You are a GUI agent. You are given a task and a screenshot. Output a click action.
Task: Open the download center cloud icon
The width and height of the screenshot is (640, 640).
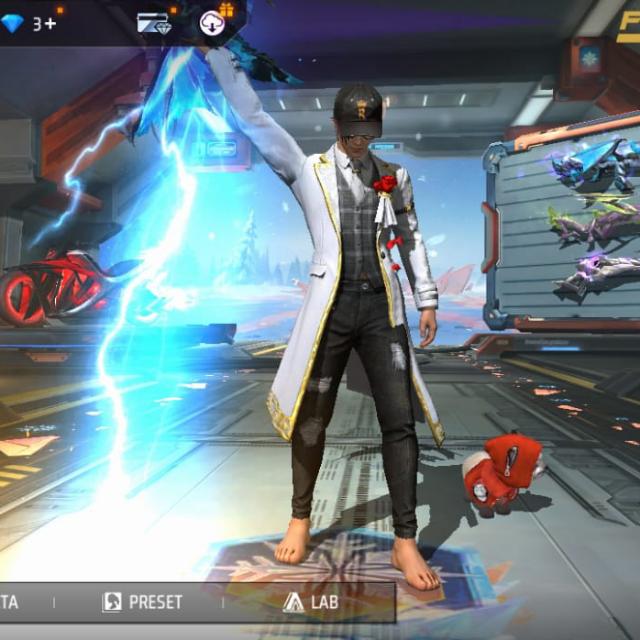tap(212, 22)
